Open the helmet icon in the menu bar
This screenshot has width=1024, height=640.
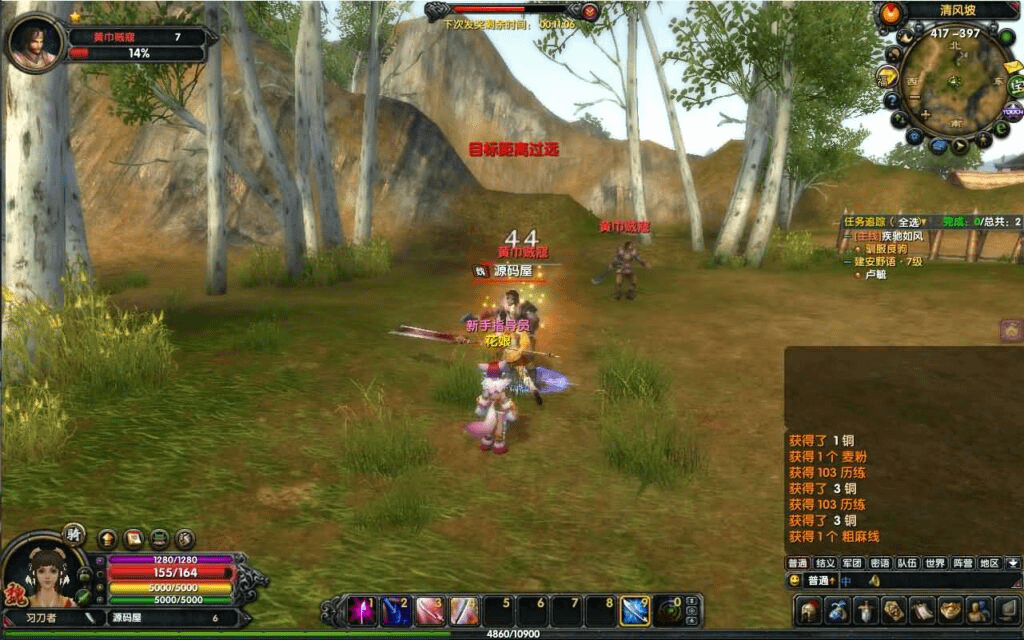[x=810, y=610]
